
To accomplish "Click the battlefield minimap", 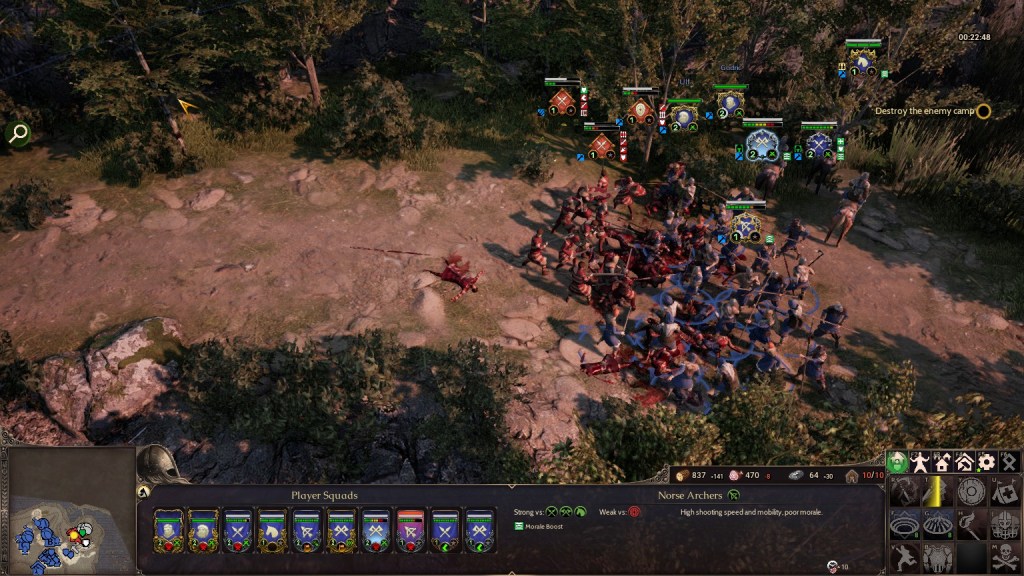I will [x=68, y=510].
